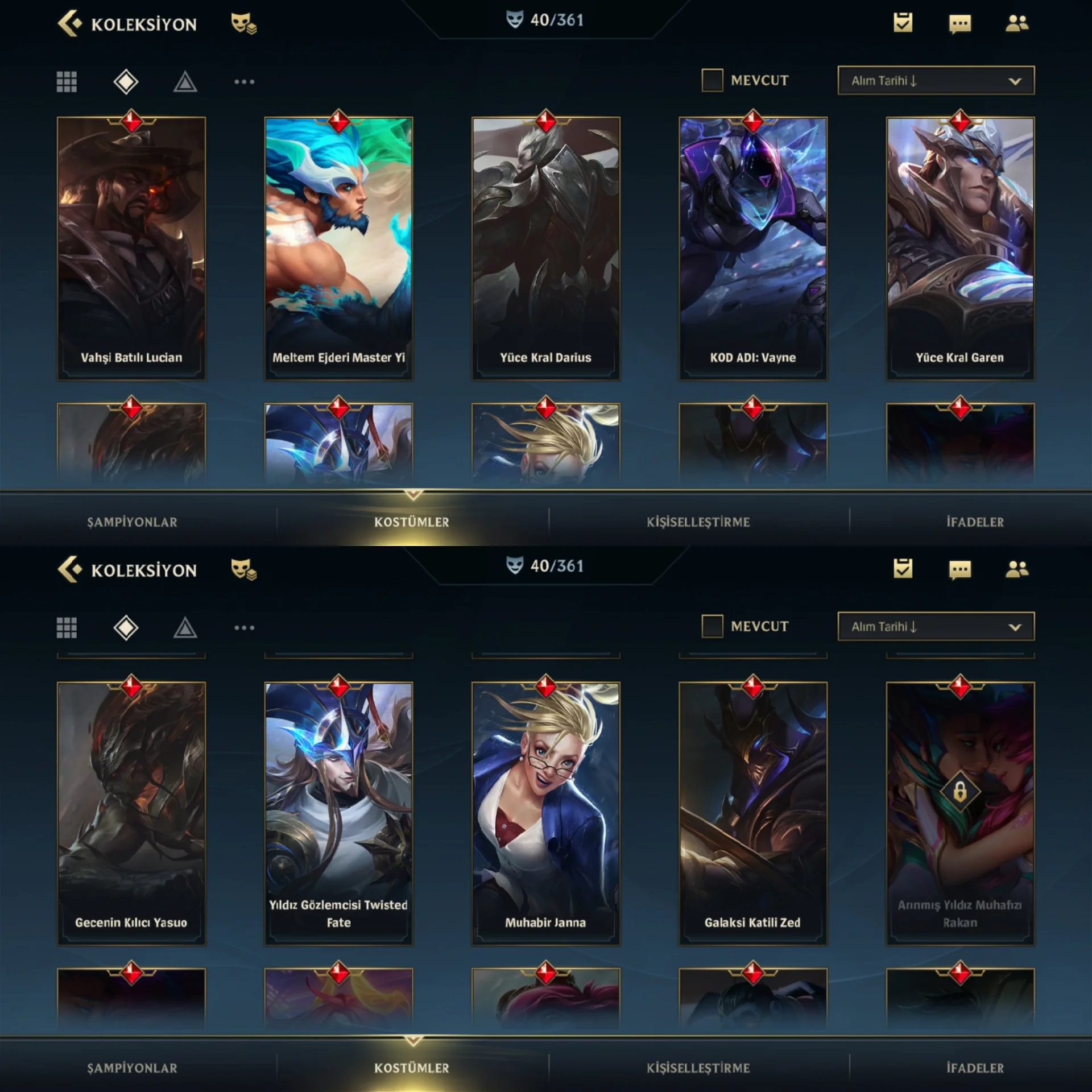
Task: Open the Gecenin Kılıcı Yasuo skin card
Action: (131, 813)
